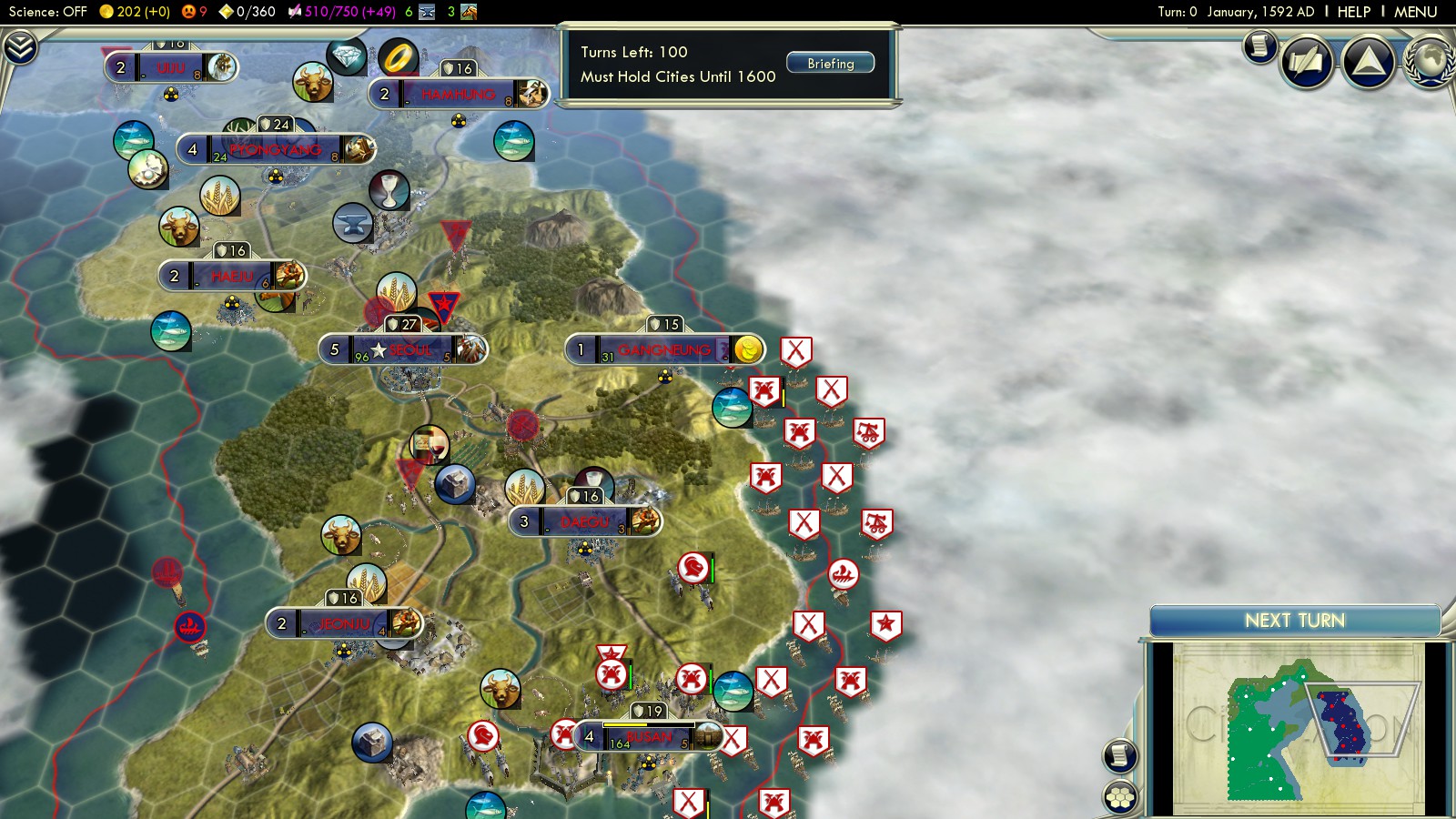Toggle the hex-grid strategic view button
The width and height of the screenshot is (1456, 819).
coord(1120,797)
